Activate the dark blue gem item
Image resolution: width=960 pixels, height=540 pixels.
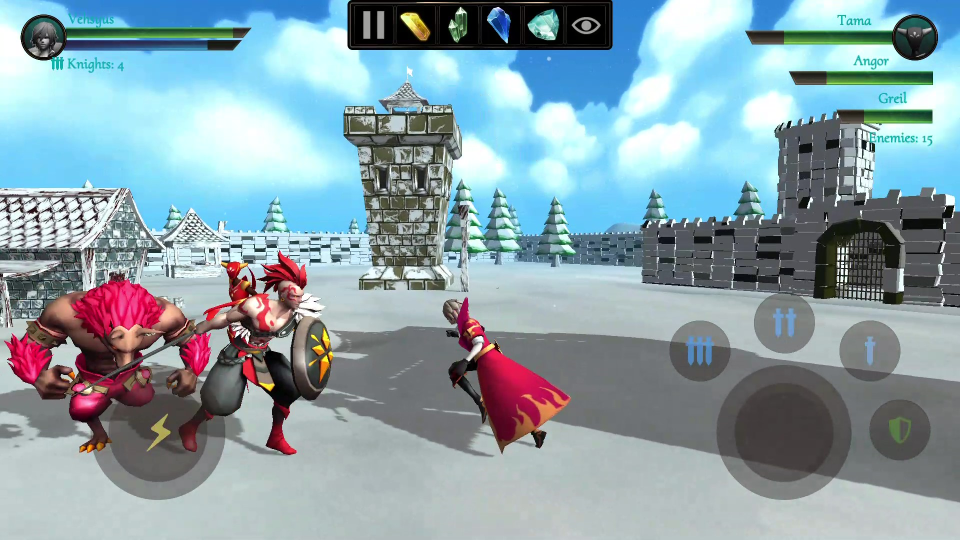(498, 25)
